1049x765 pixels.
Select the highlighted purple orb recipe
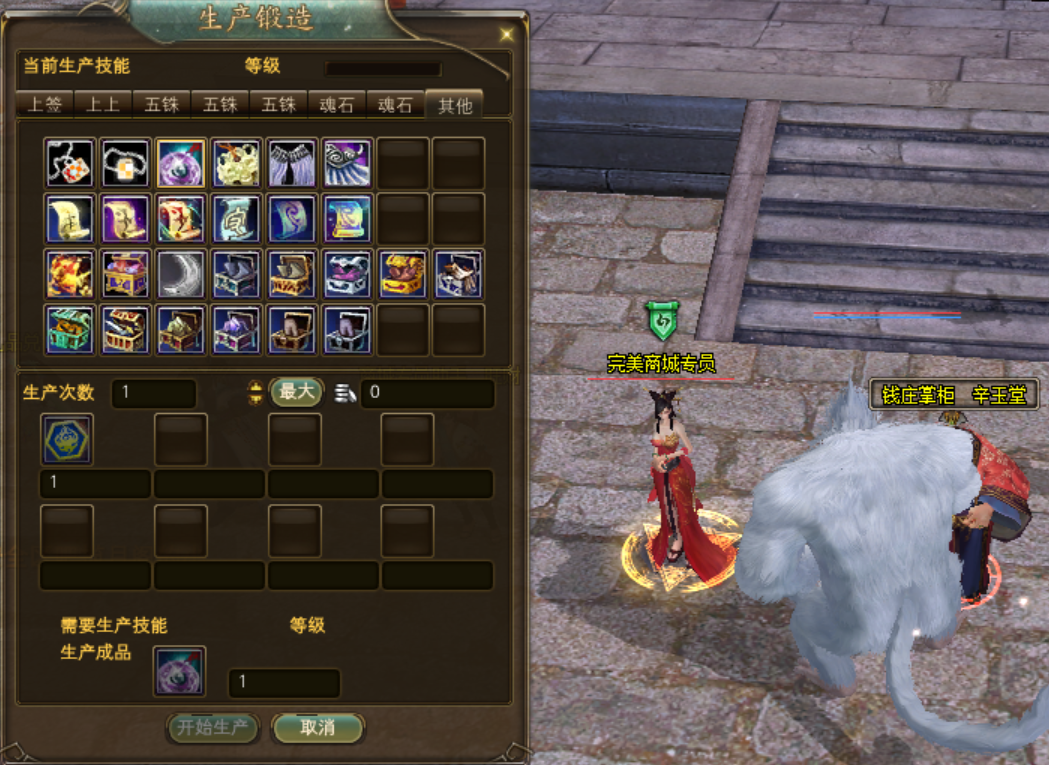point(181,163)
